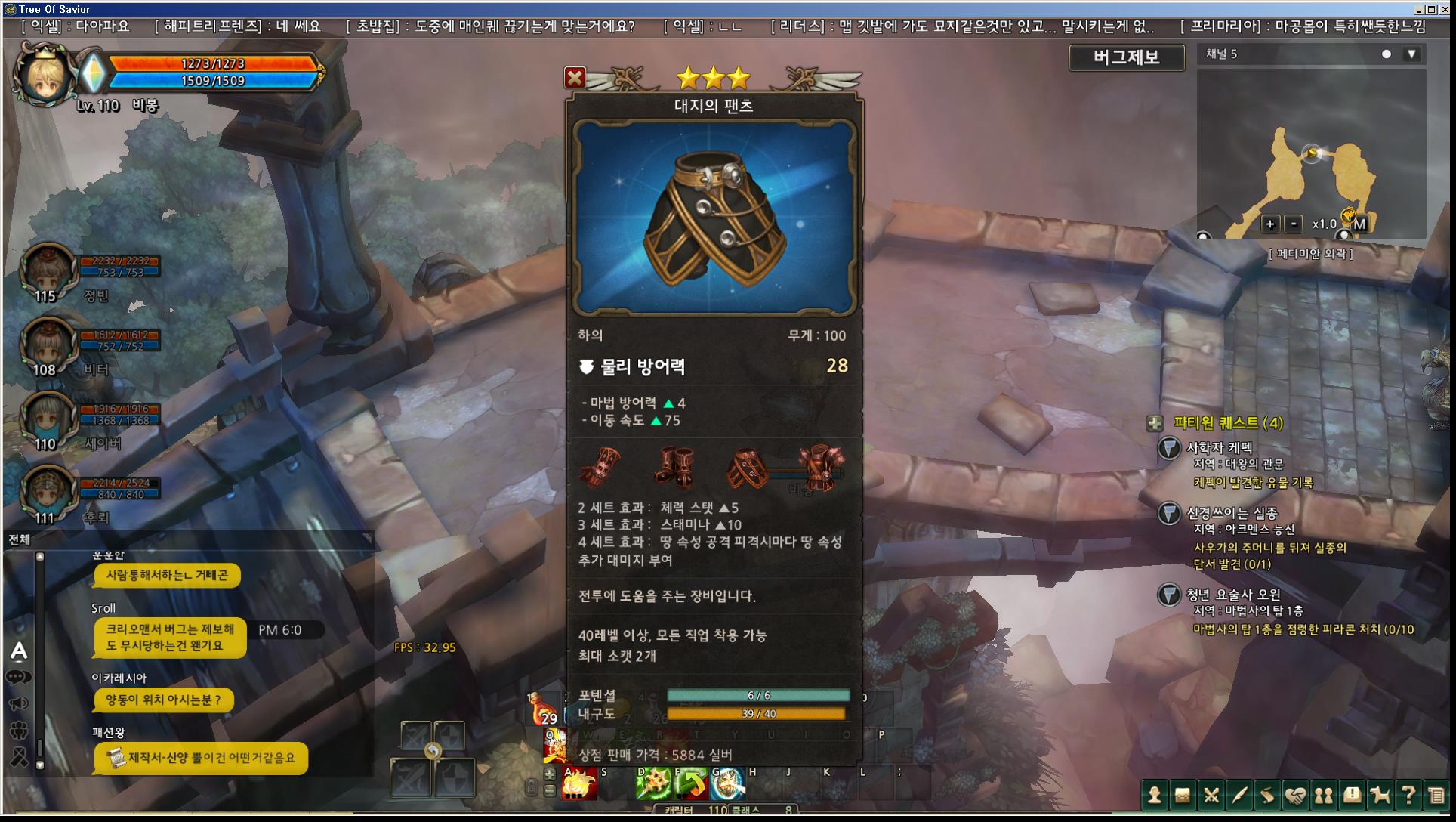Screen dimensions: 1456x822
Task: Select the 사학자 케펙 quest entry
Action: pyautogui.click(x=1218, y=448)
